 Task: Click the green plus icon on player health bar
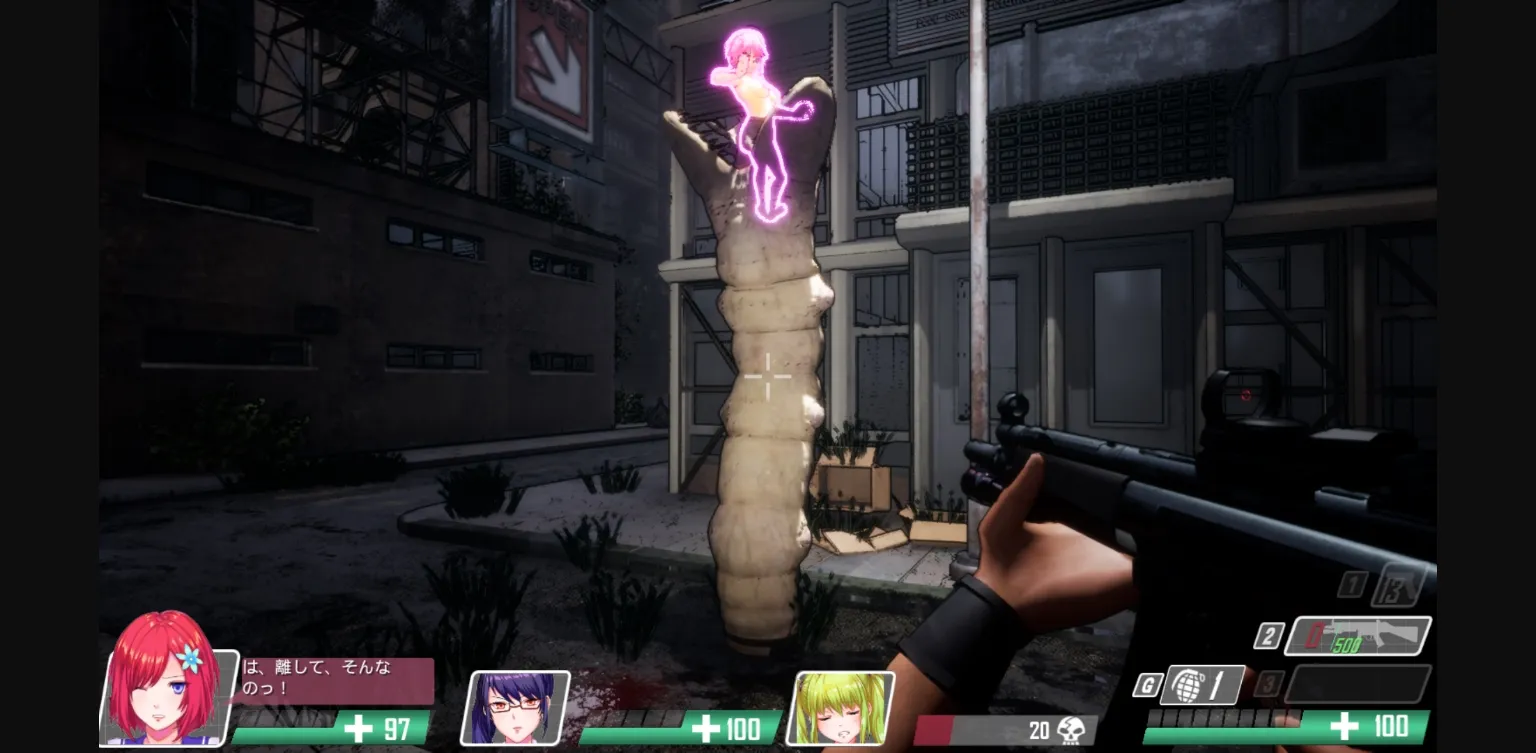tap(1345, 724)
